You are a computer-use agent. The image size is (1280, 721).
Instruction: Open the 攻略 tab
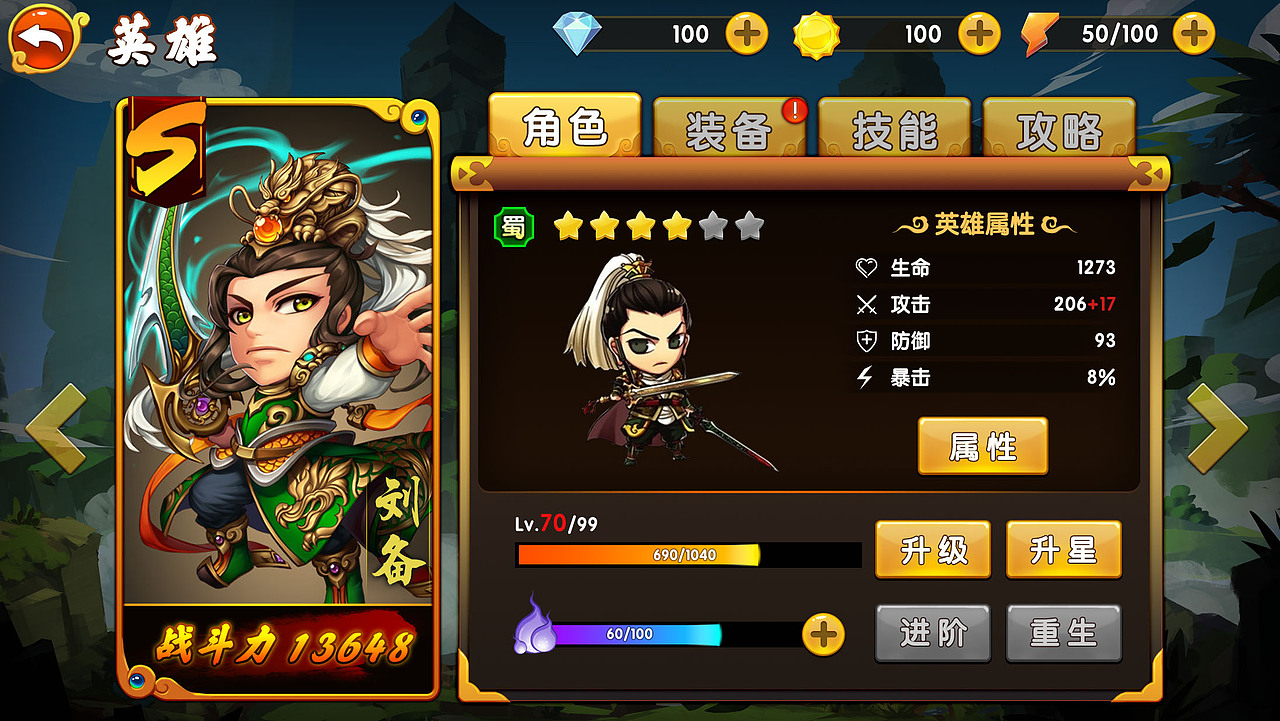pos(1058,129)
